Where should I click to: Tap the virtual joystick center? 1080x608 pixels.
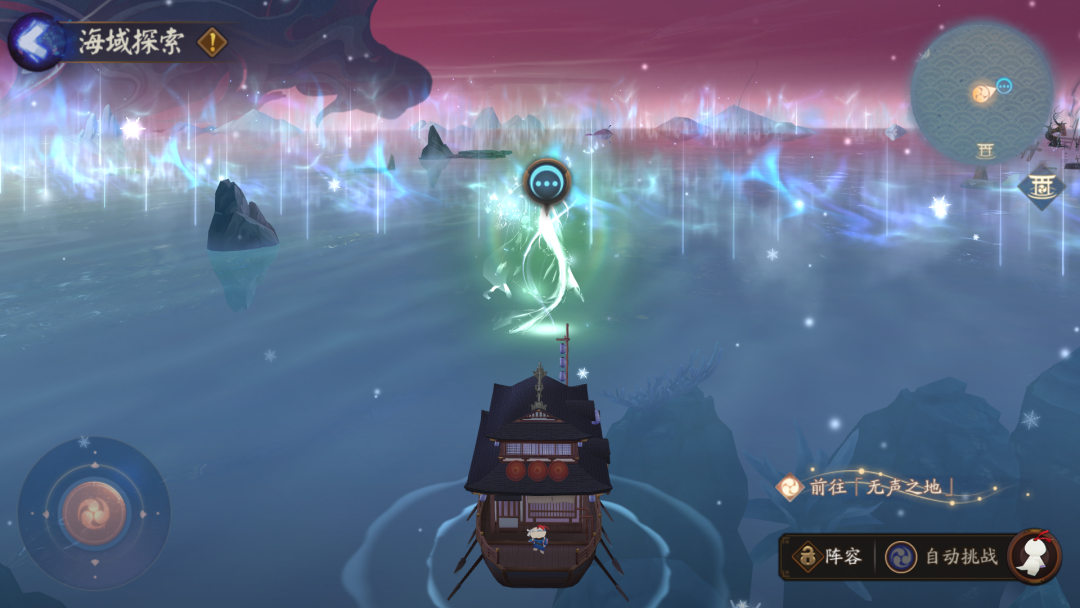[93, 513]
